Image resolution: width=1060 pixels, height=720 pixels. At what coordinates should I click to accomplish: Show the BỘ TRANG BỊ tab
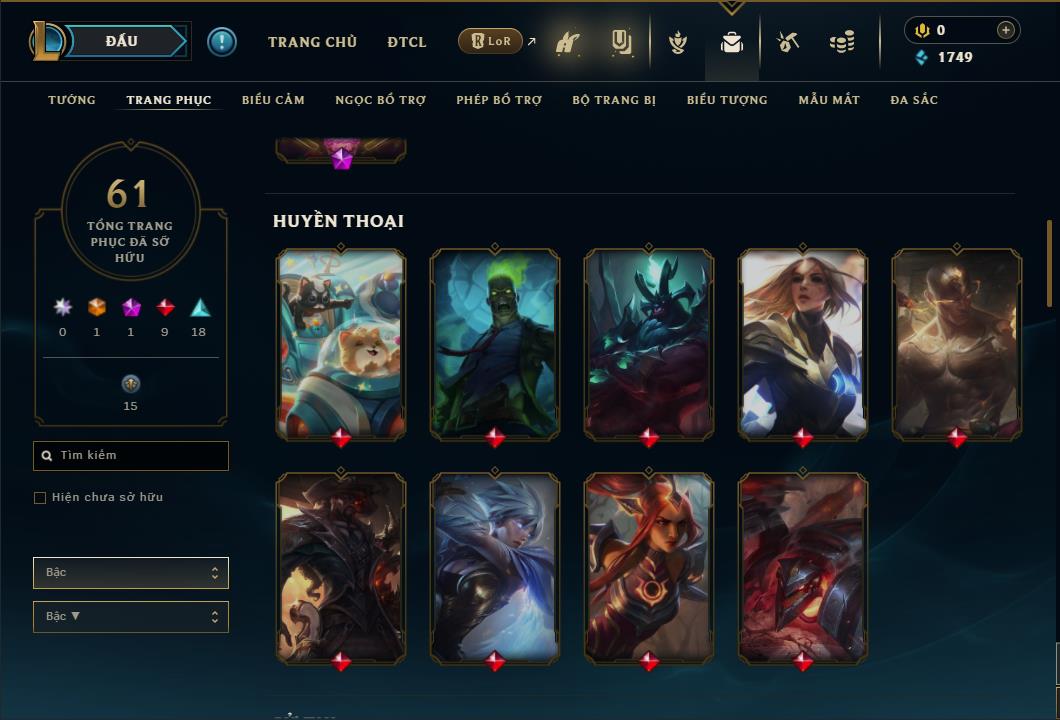point(614,100)
